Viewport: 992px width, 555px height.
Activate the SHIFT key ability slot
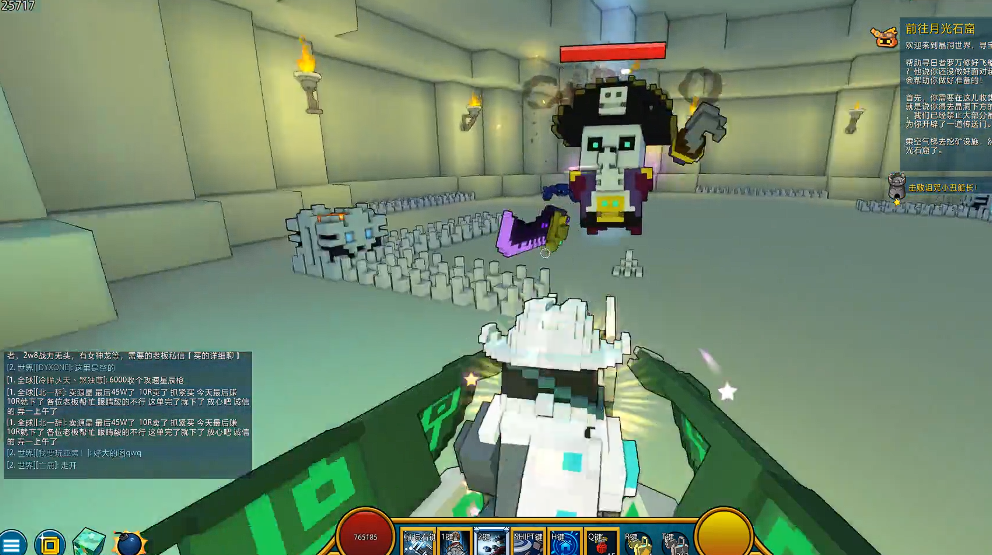pos(528,541)
